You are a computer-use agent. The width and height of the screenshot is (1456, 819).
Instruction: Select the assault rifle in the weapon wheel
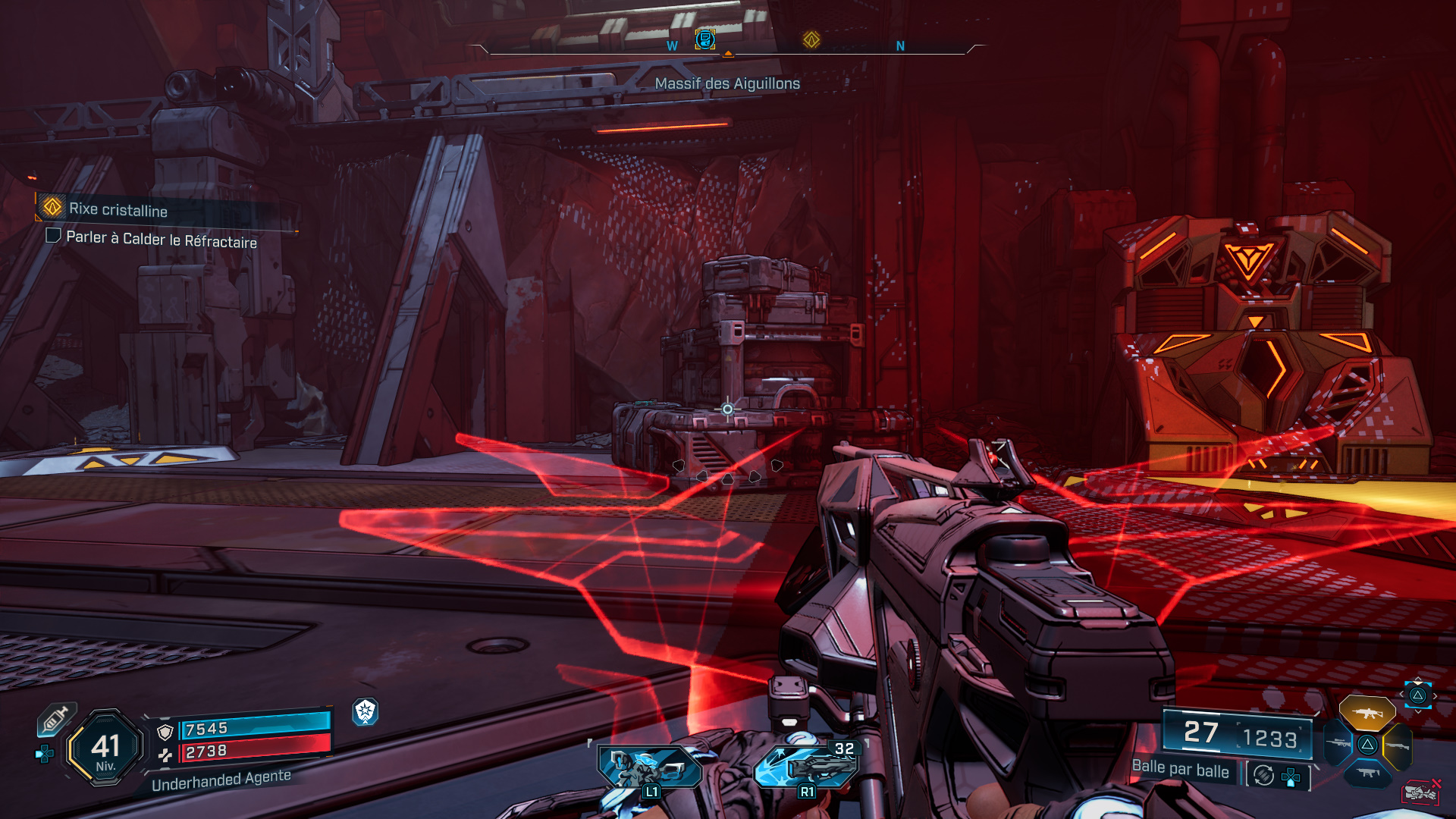[1367, 714]
